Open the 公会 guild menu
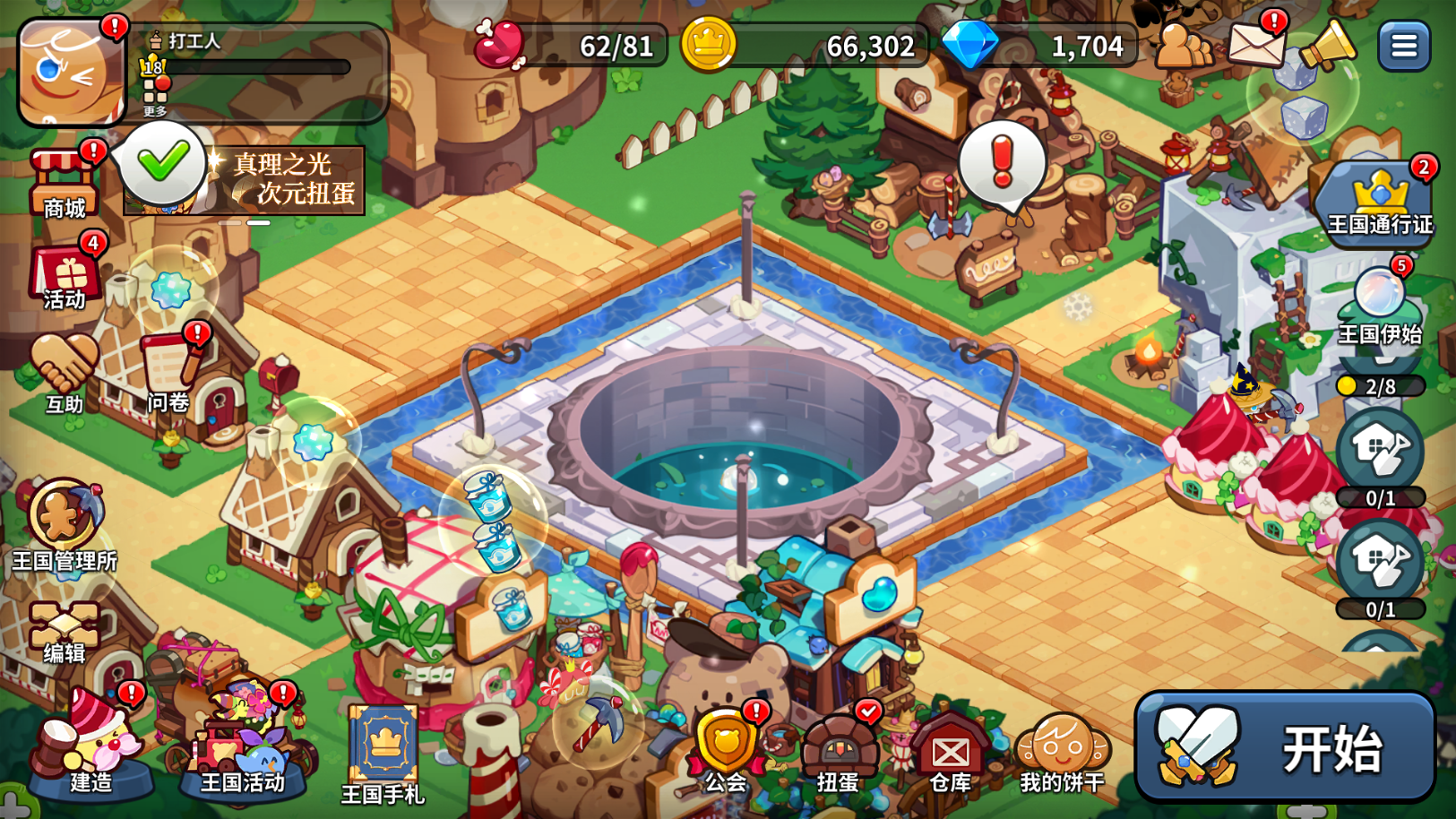Viewport: 1456px width, 819px height. pyautogui.click(x=726, y=751)
